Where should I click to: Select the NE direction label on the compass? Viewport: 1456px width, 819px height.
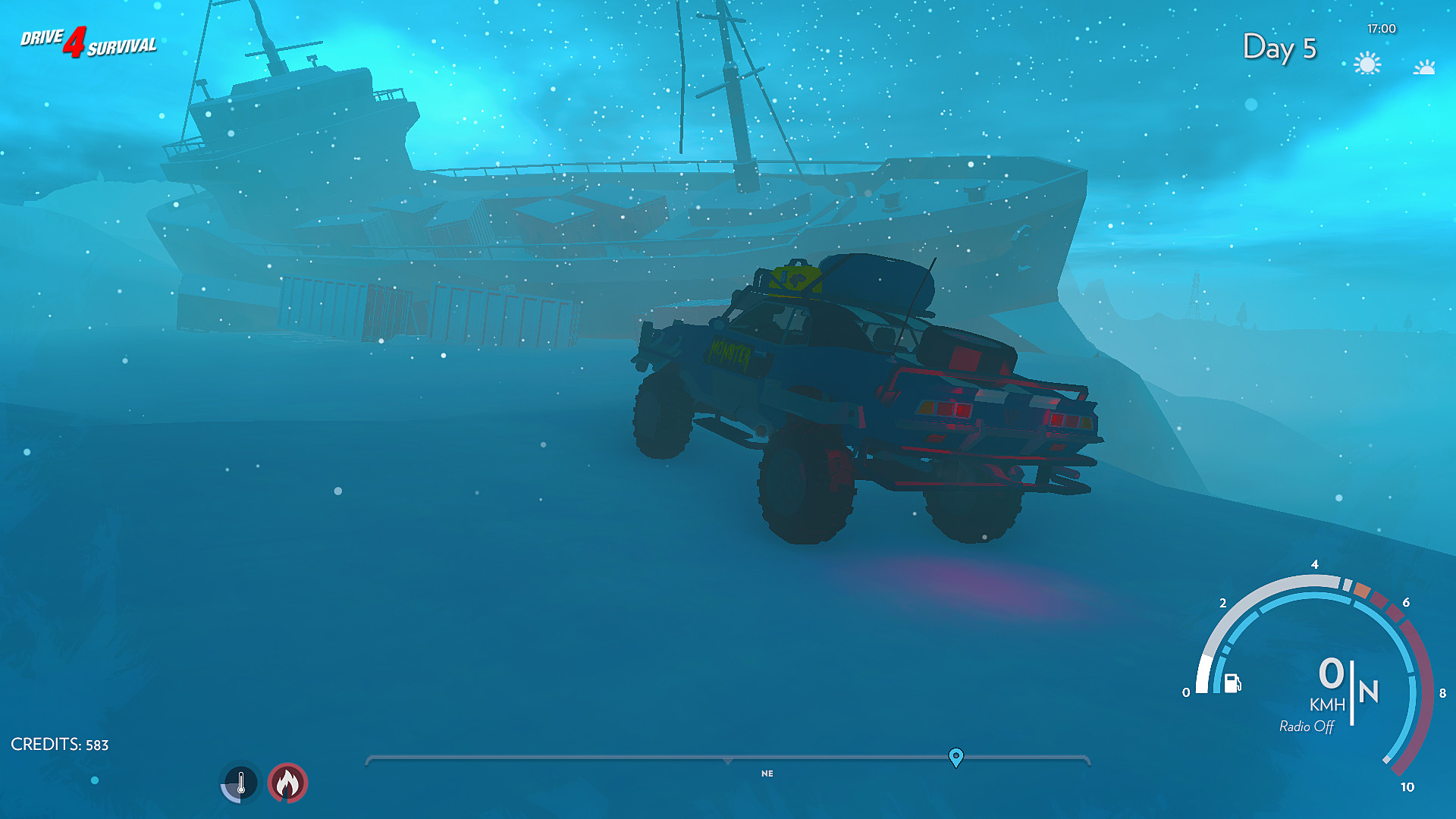pos(767,774)
